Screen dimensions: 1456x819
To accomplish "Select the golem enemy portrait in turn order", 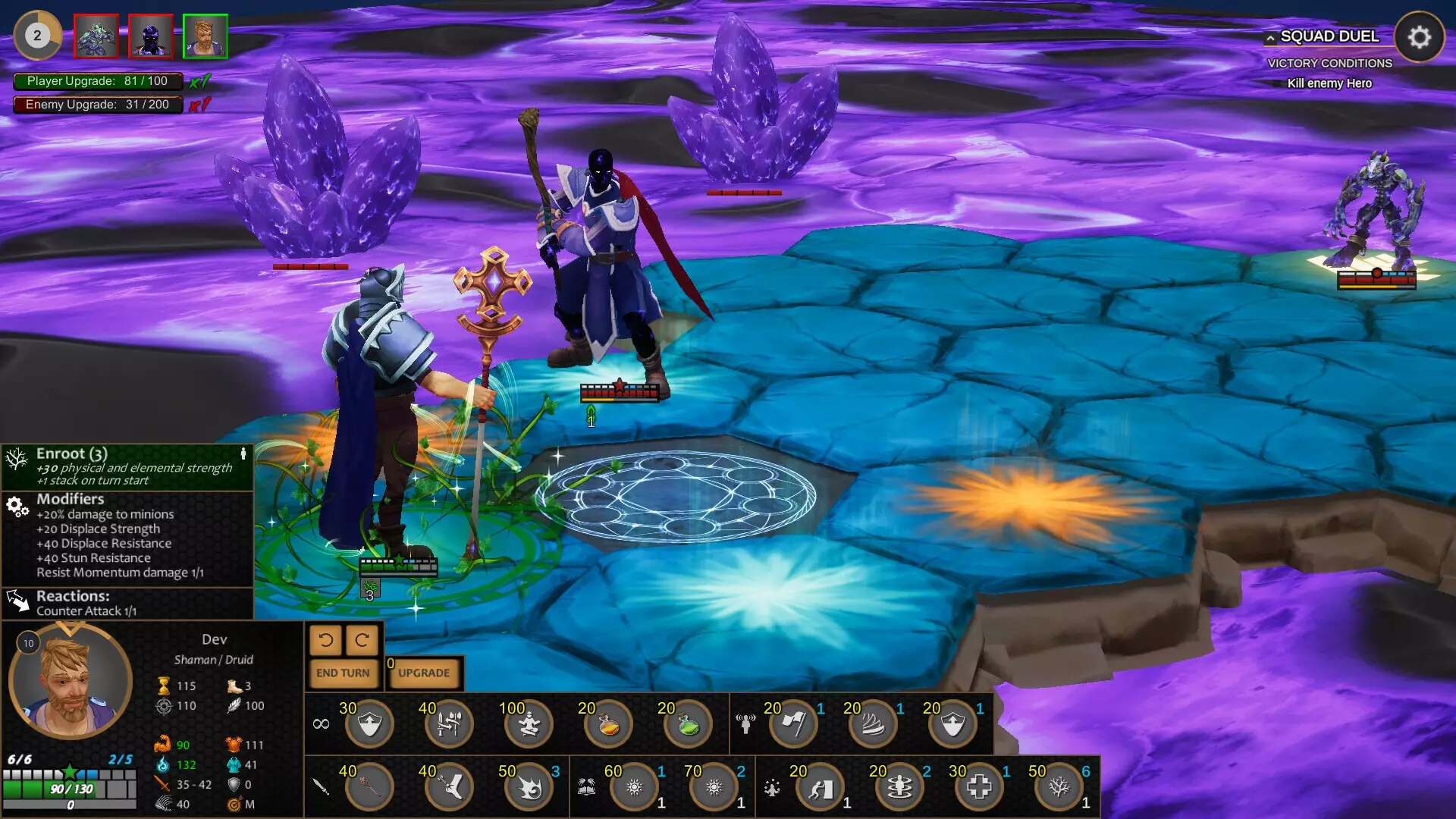I will coord(96,36).
